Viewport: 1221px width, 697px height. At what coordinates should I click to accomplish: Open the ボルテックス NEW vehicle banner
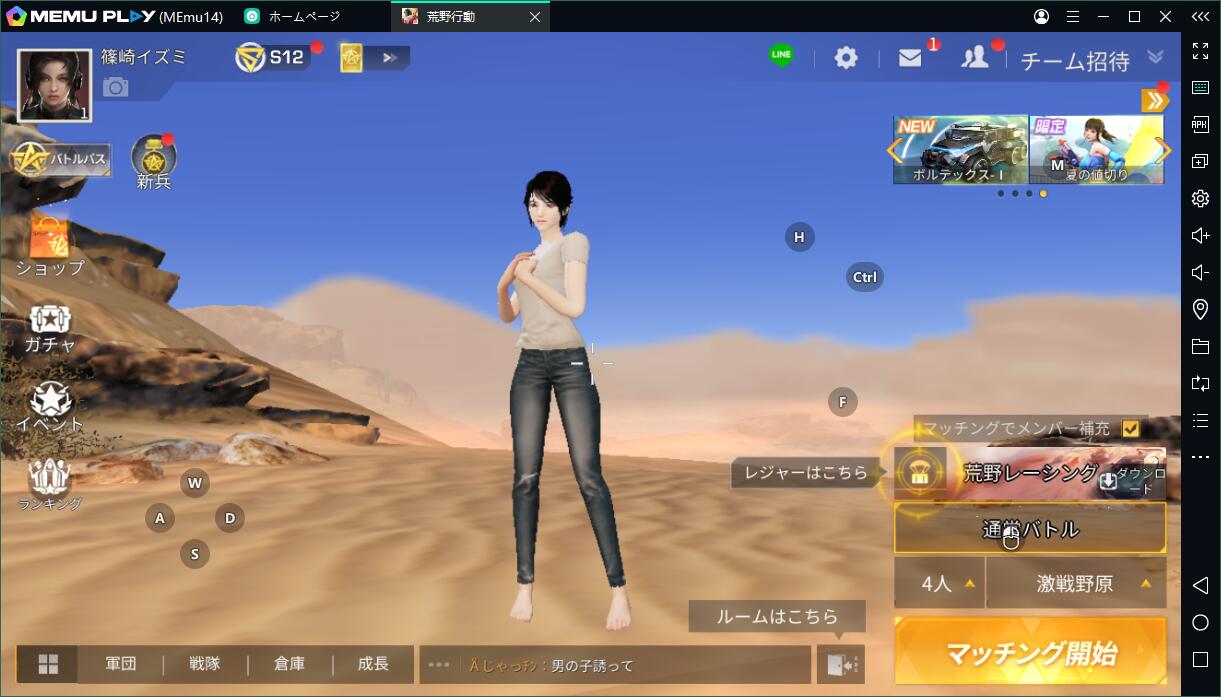(960, 150)
